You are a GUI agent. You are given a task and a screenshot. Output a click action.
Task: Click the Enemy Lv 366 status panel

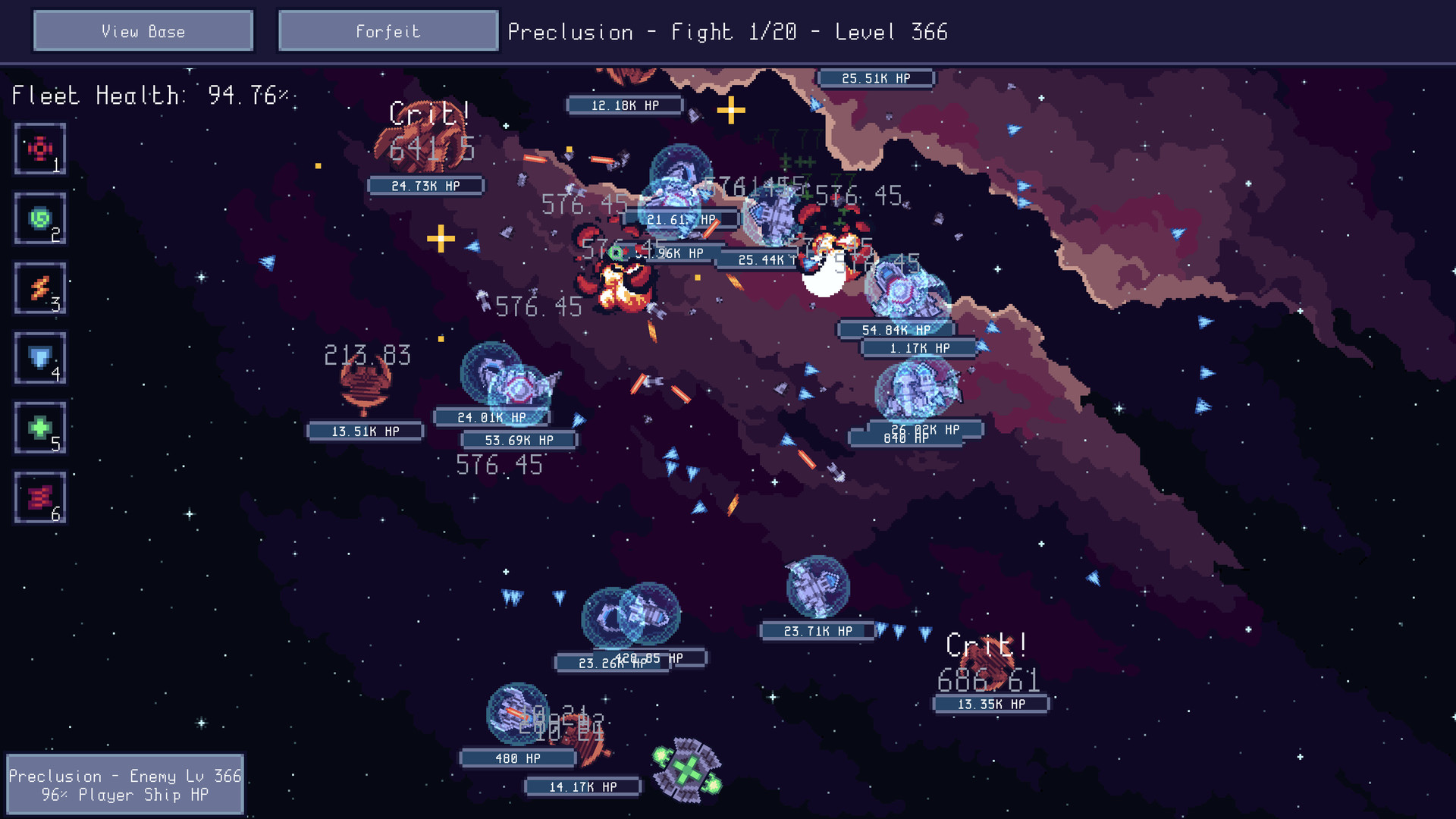click(125, 785)
